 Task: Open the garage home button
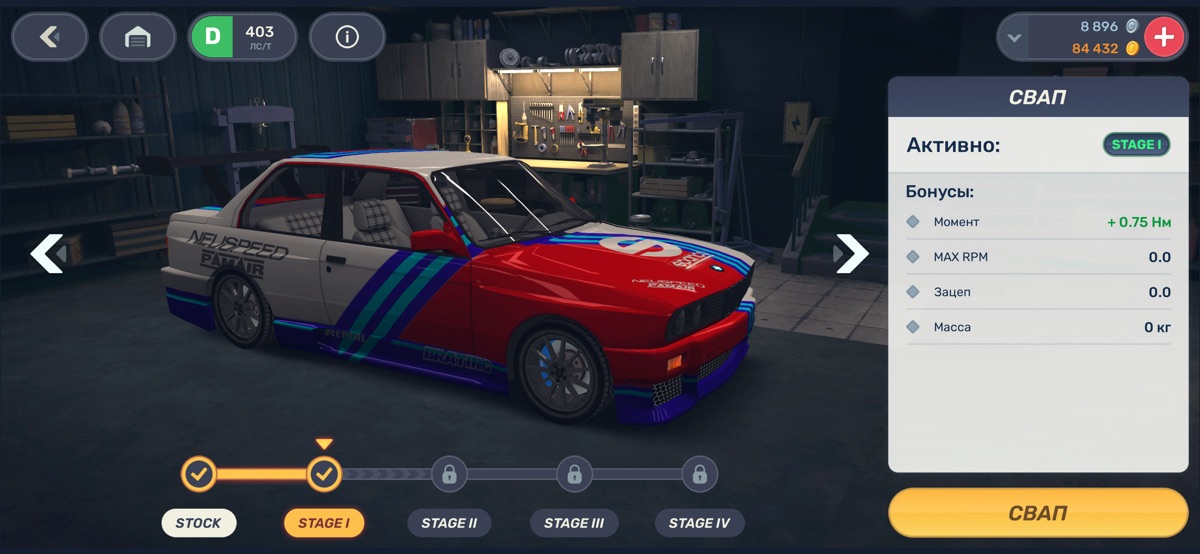138,38
